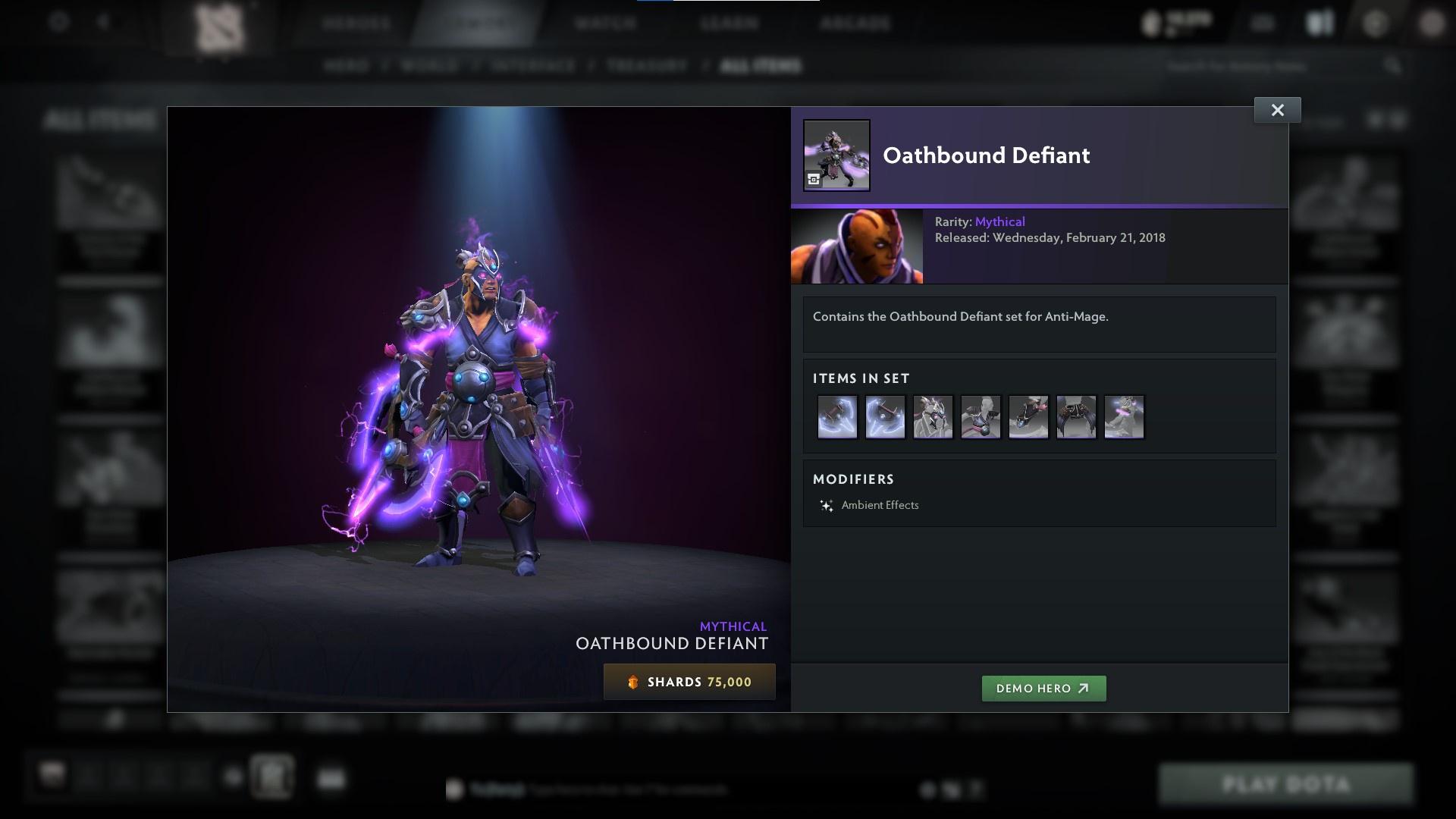Click the Ambient Effects sparkle icon under Modifiers

coord(826,504)
